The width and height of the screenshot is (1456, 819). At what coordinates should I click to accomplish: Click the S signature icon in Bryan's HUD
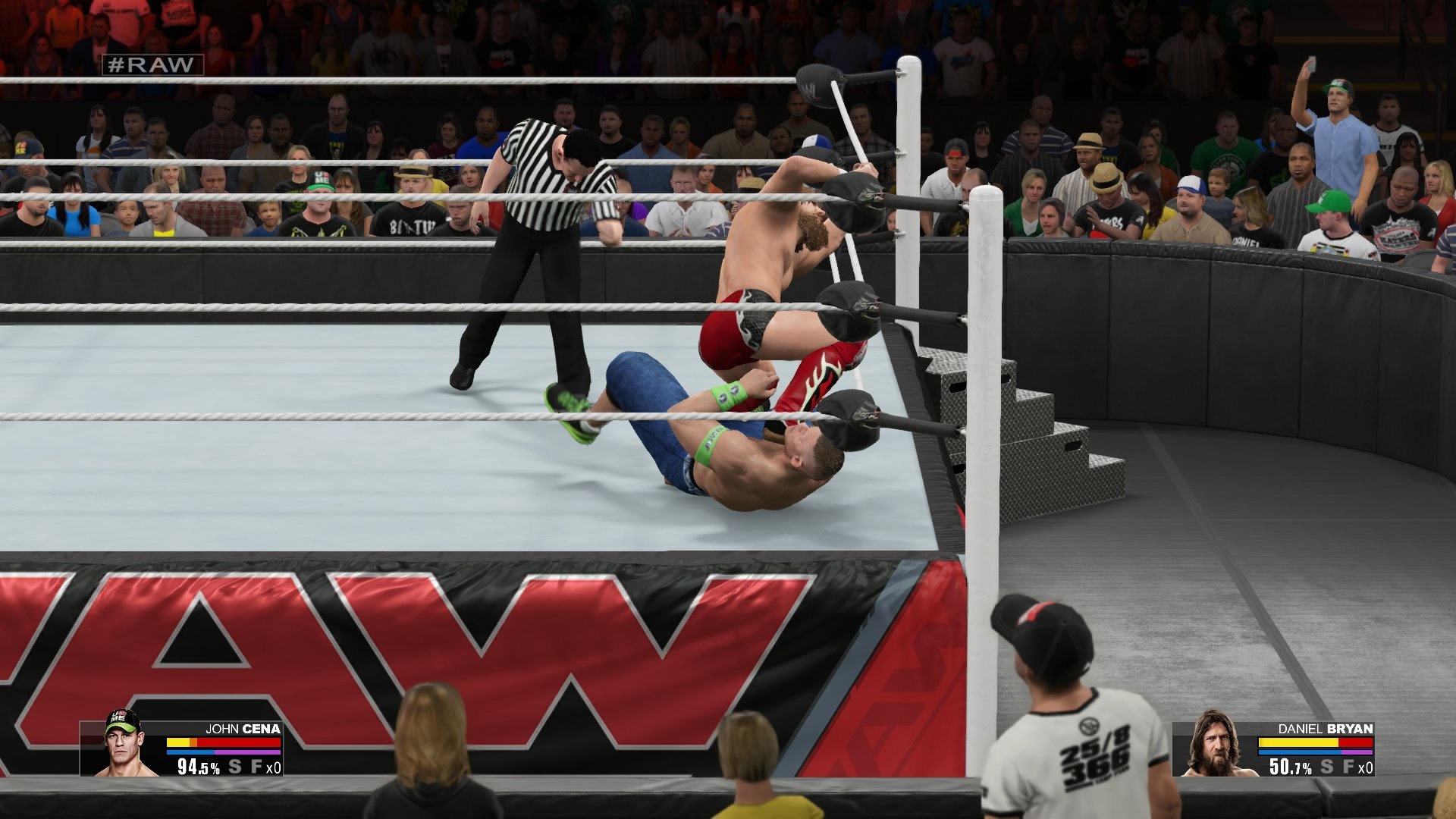(x=1326, y=766)
